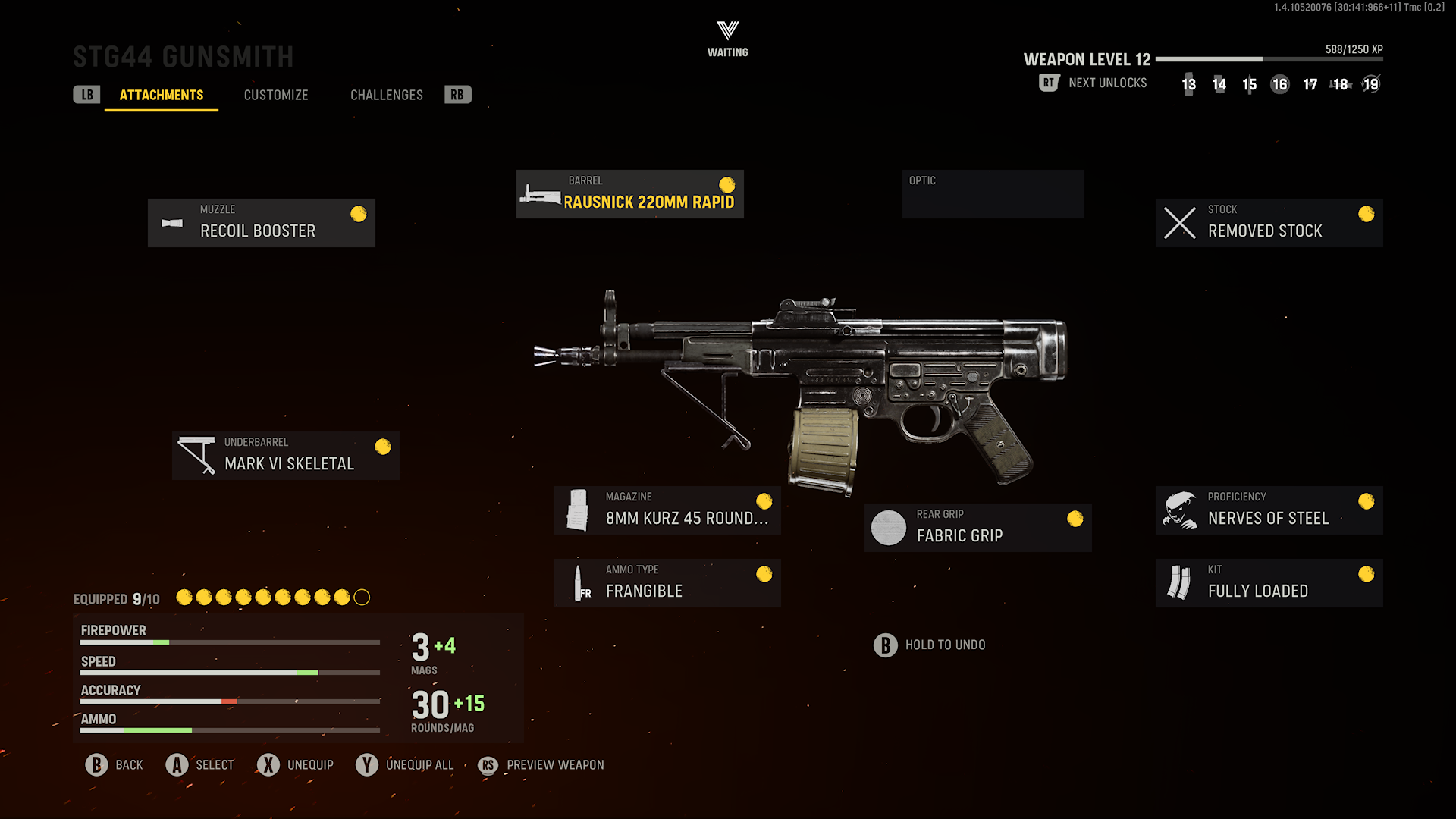Click the Barrel attachment icon
Viewport: 1456px width, 819px height.
pyautogui.click(x=541, y=193)
